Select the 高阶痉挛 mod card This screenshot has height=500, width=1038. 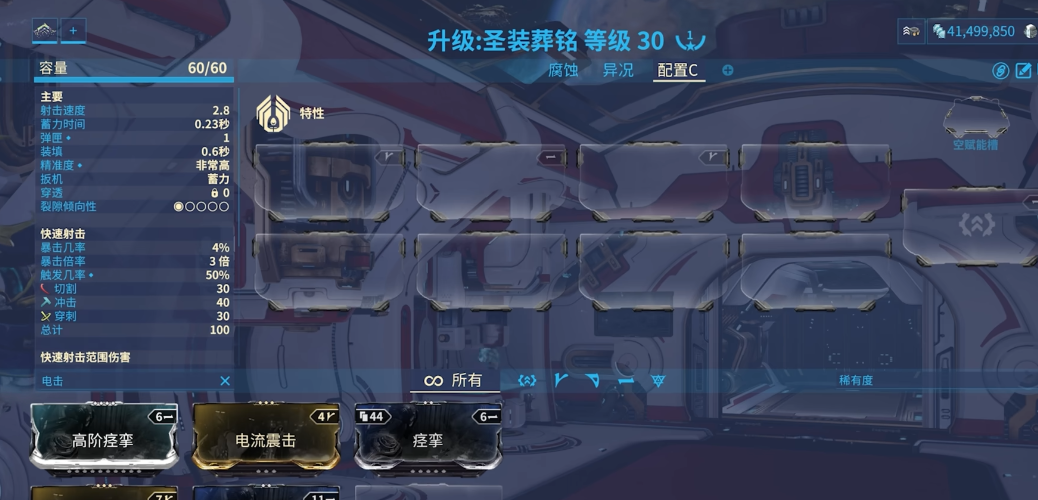pos(104,439)
